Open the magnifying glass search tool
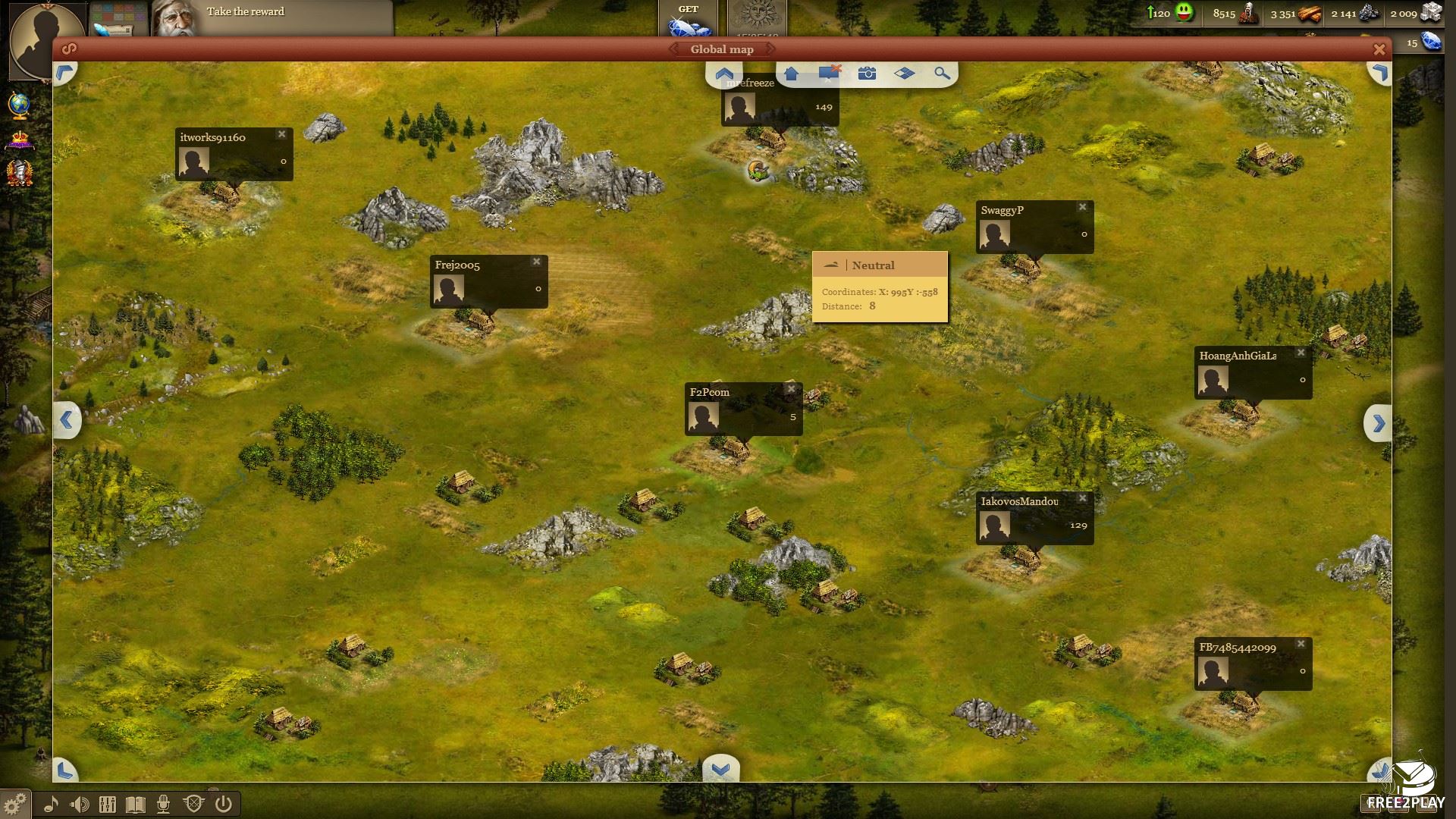This screenshot has width=1456, height=819. pos(942,74)
